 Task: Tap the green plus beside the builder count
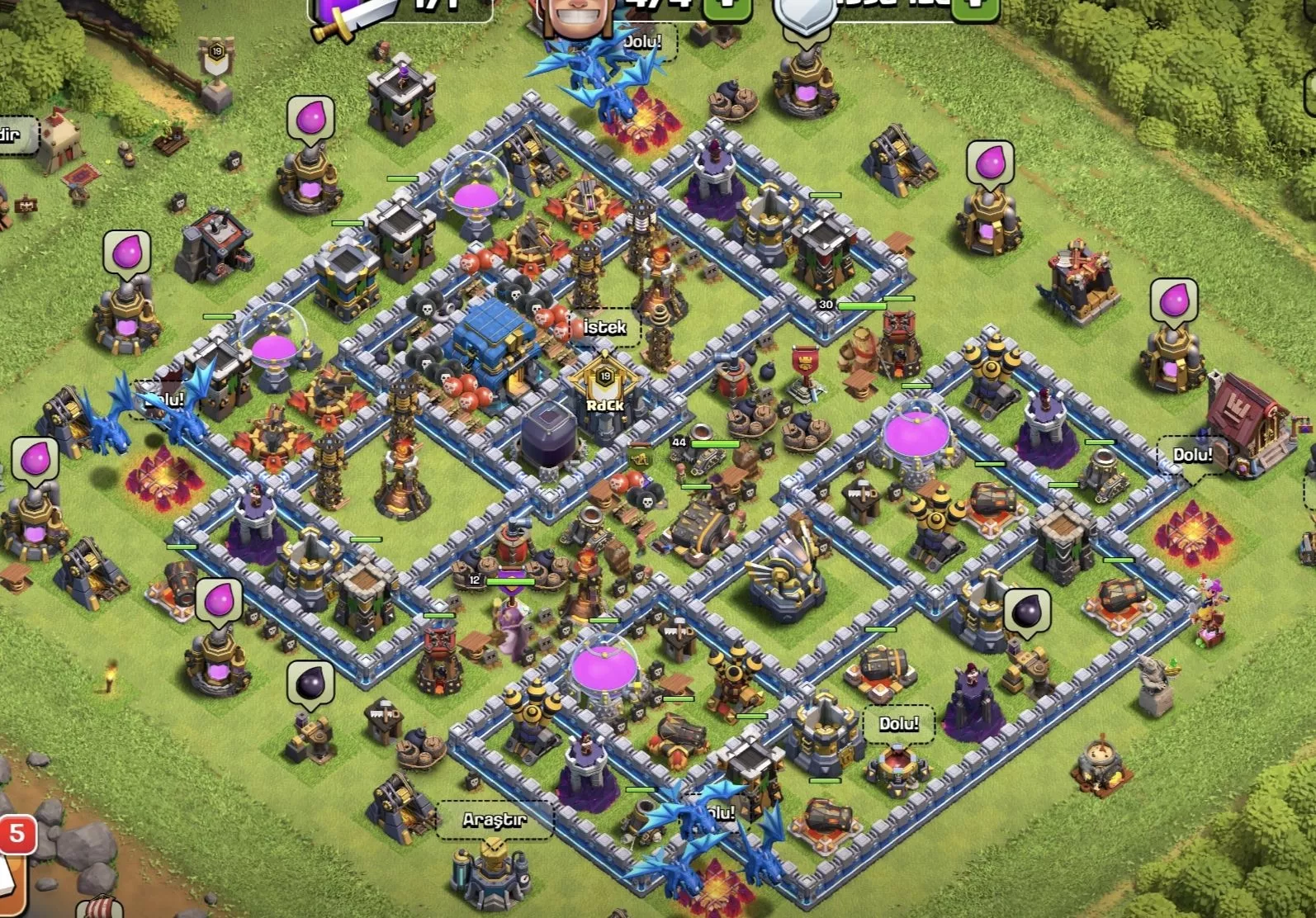tap(727, 8)
